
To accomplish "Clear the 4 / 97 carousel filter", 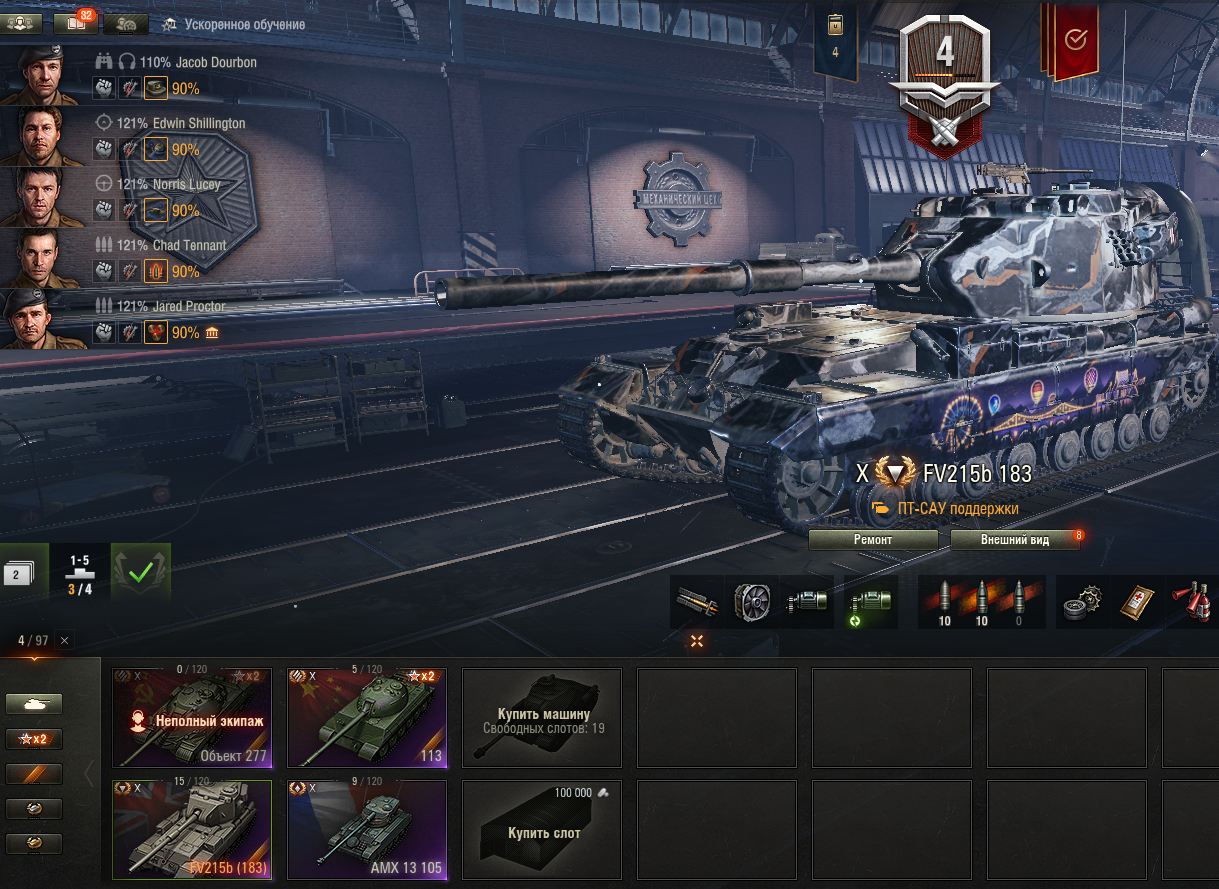I will [x=65, y=641].
